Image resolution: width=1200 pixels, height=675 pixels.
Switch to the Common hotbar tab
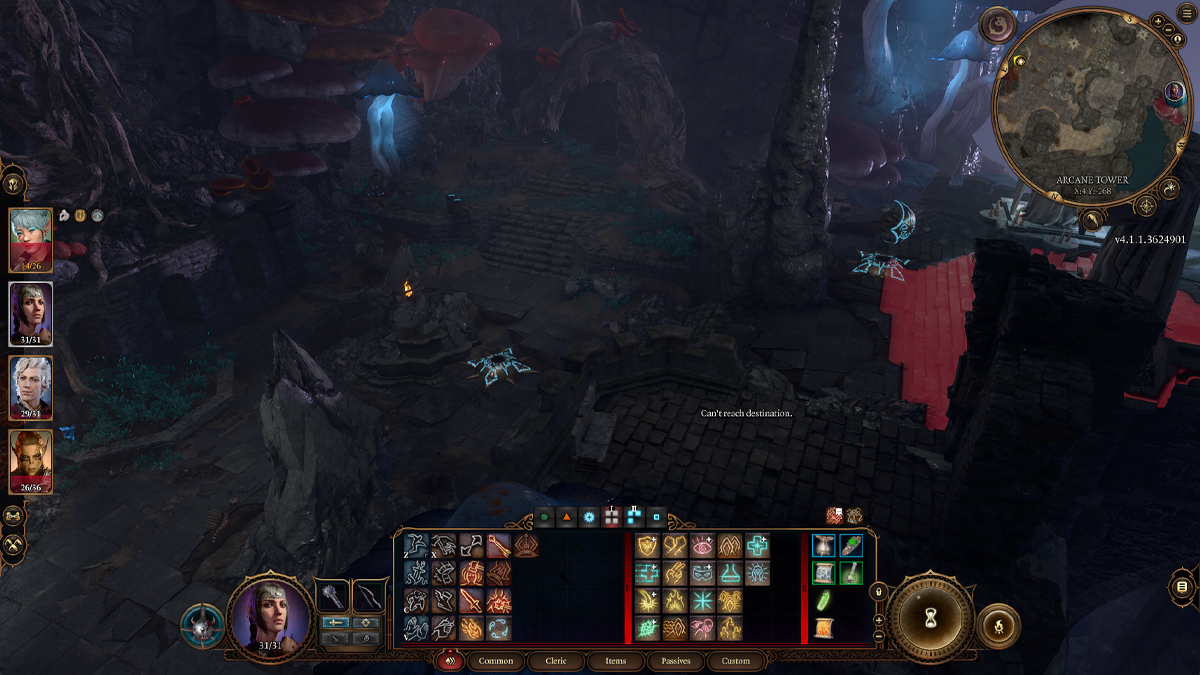coord(496,661)
